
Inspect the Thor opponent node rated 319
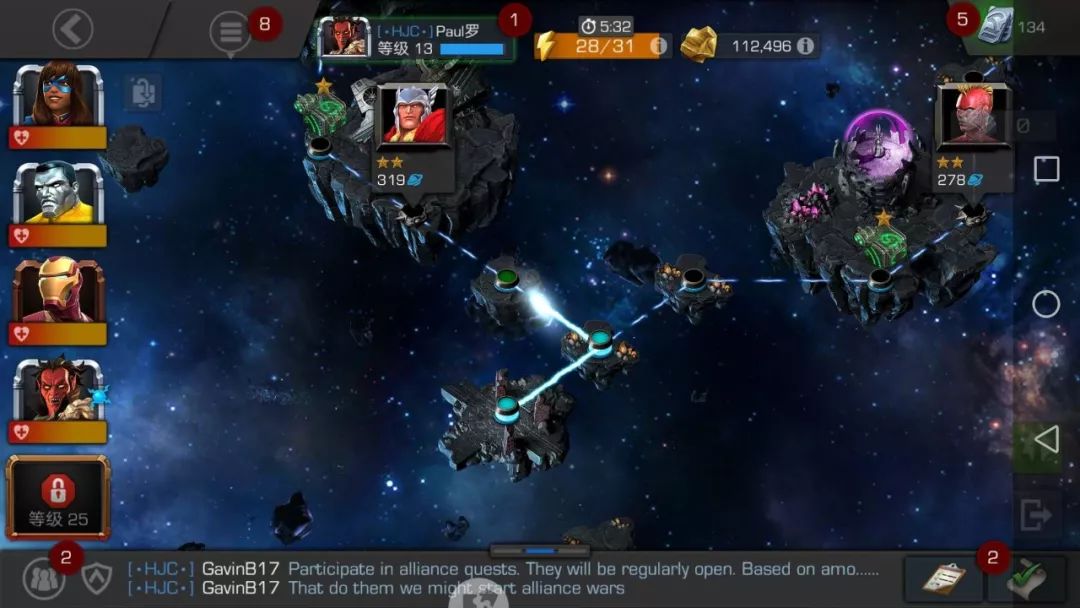point(413,135)
